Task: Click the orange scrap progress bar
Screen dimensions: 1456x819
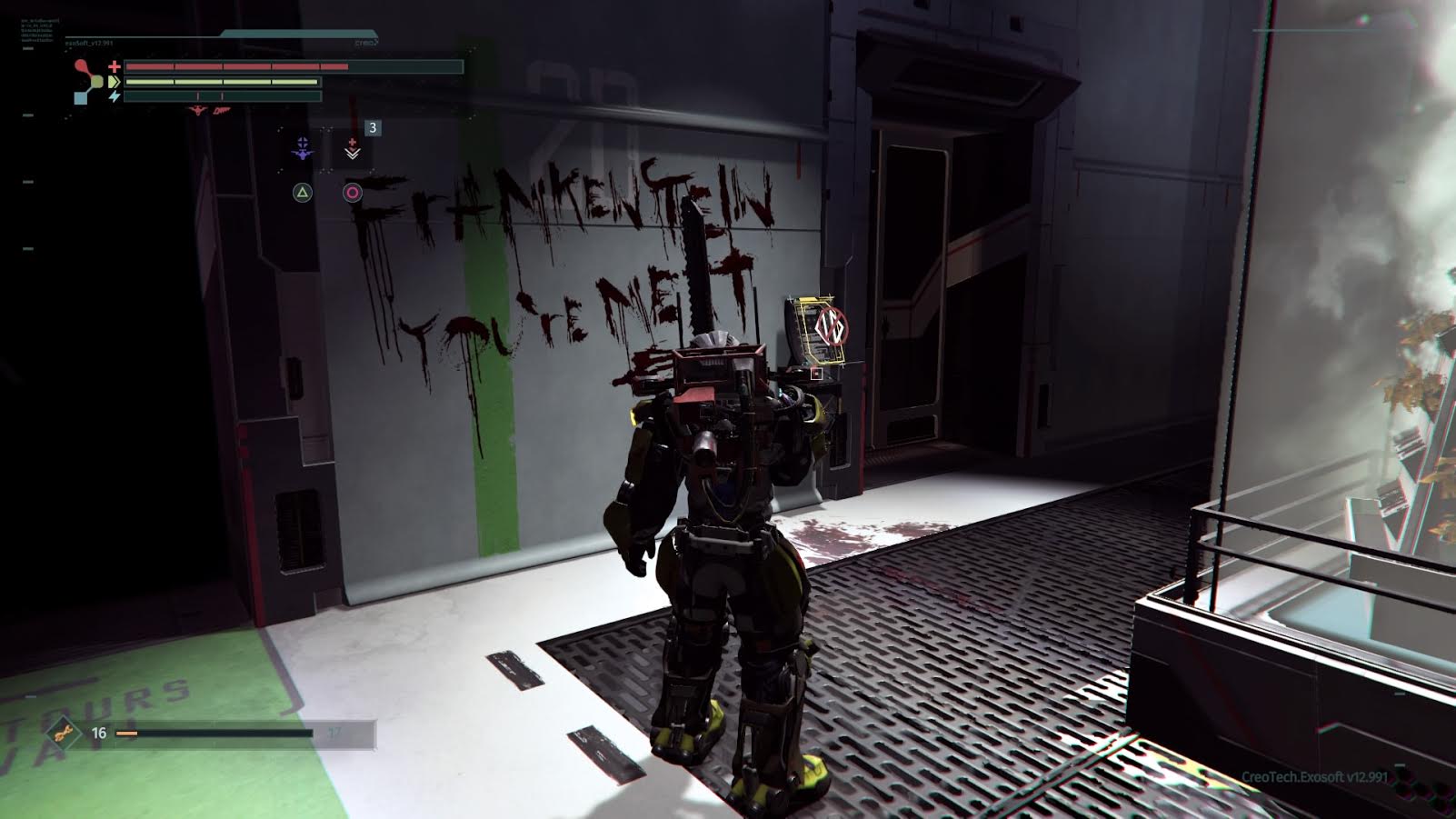Action: tap(127, 734)
